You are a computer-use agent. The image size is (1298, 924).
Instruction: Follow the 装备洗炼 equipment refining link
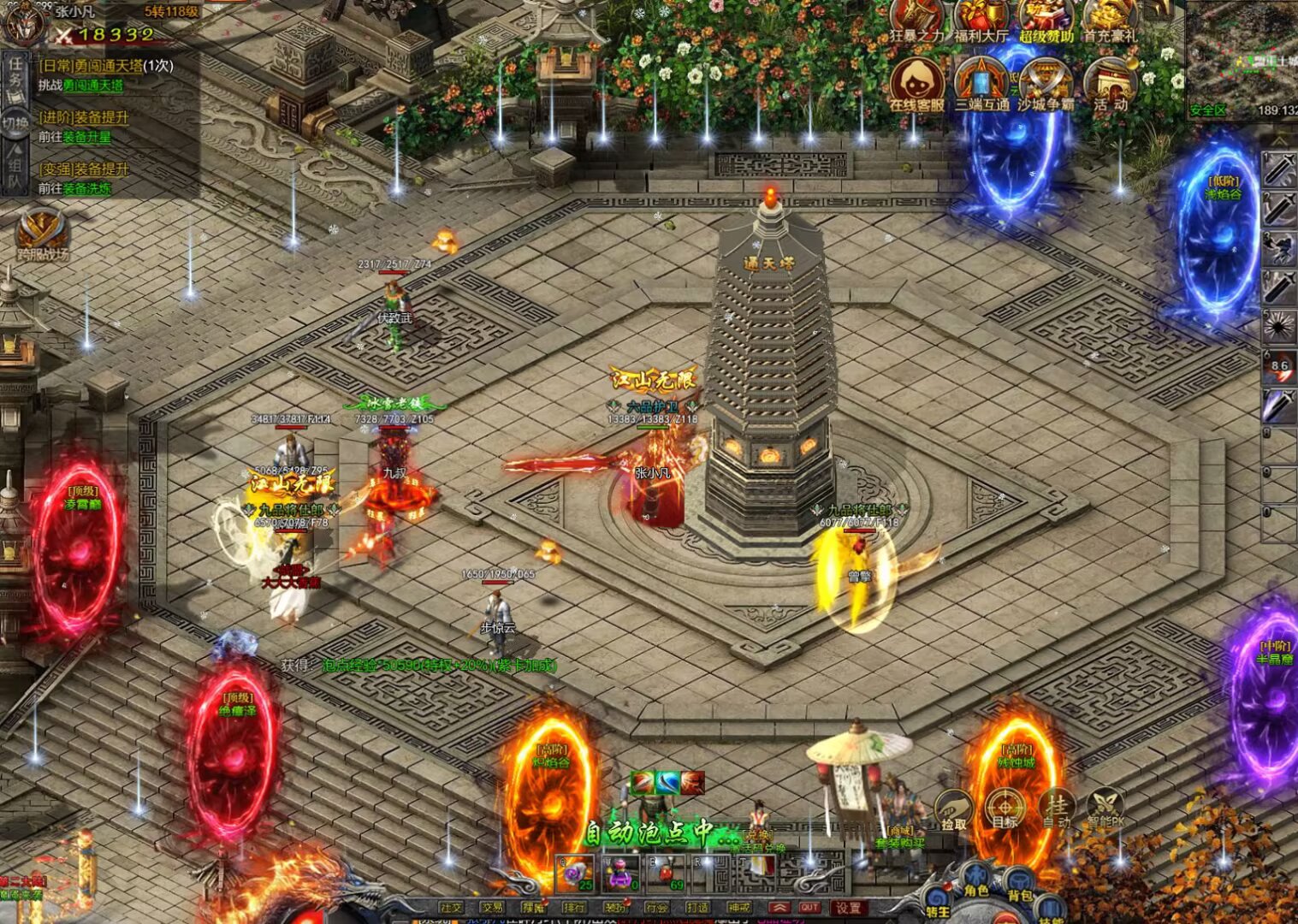pyautogui.click(x=86, y=188)
